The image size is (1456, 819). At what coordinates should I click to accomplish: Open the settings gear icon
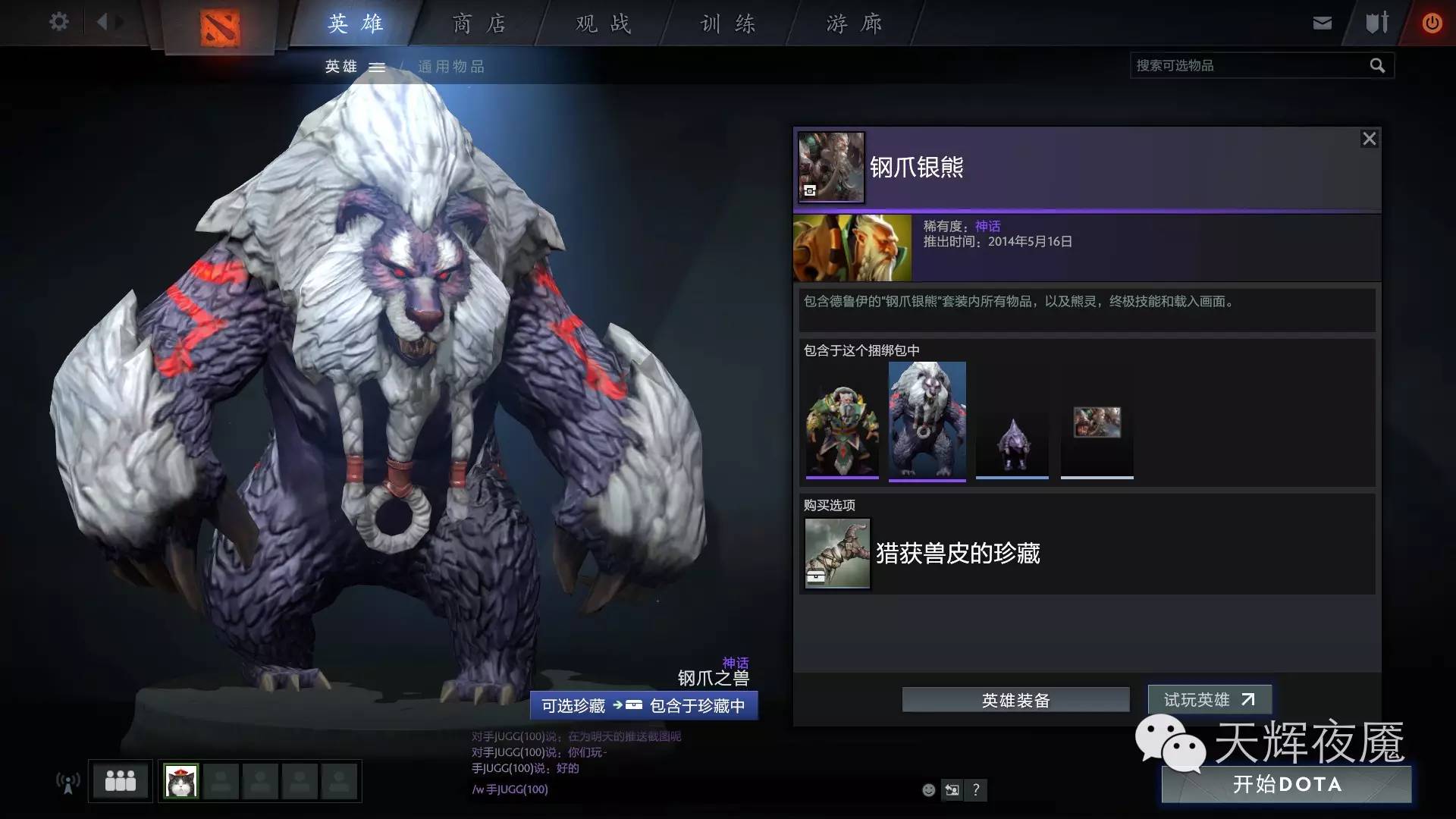[58, 22]
